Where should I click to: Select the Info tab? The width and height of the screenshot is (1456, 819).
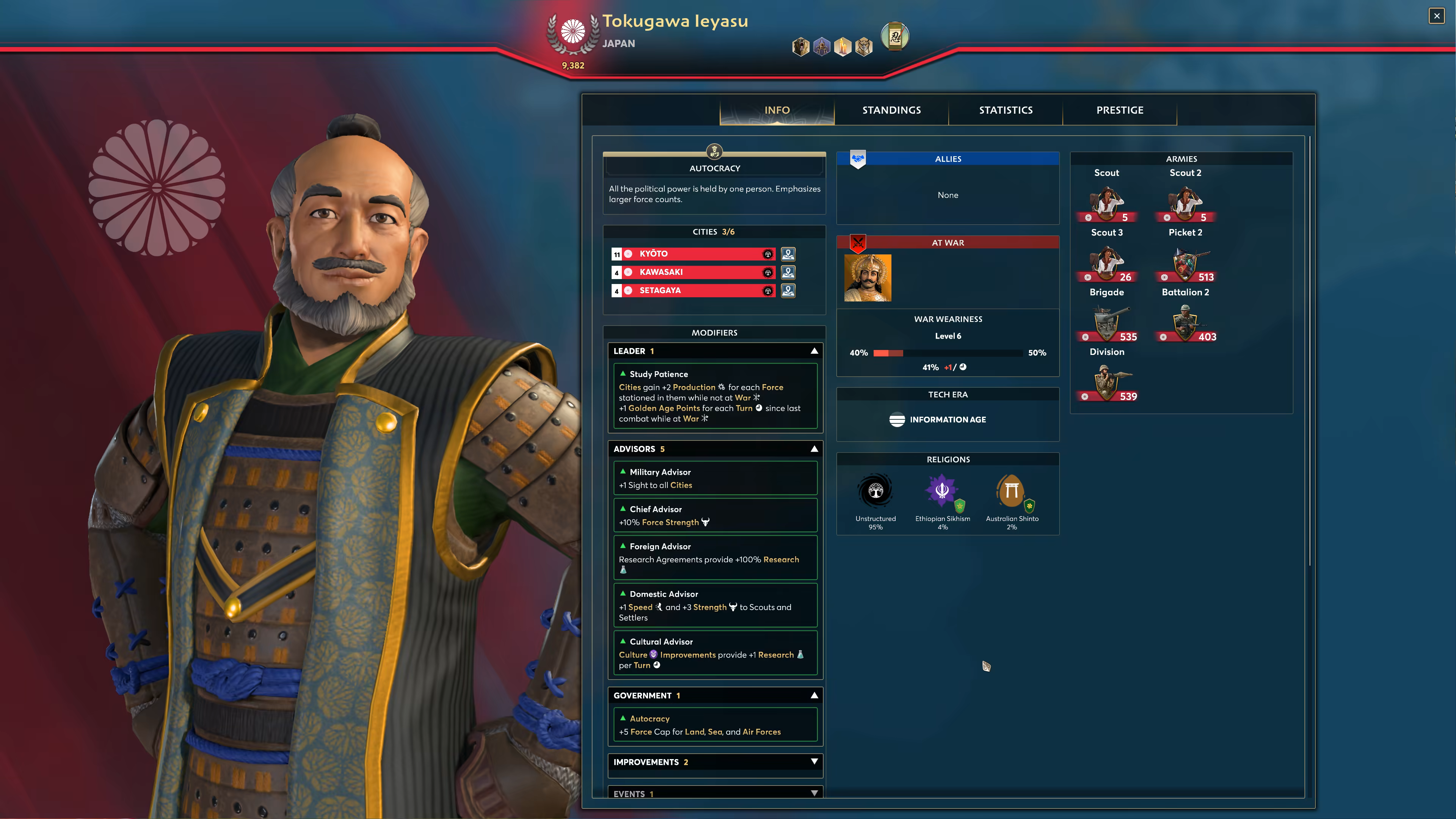777,110
